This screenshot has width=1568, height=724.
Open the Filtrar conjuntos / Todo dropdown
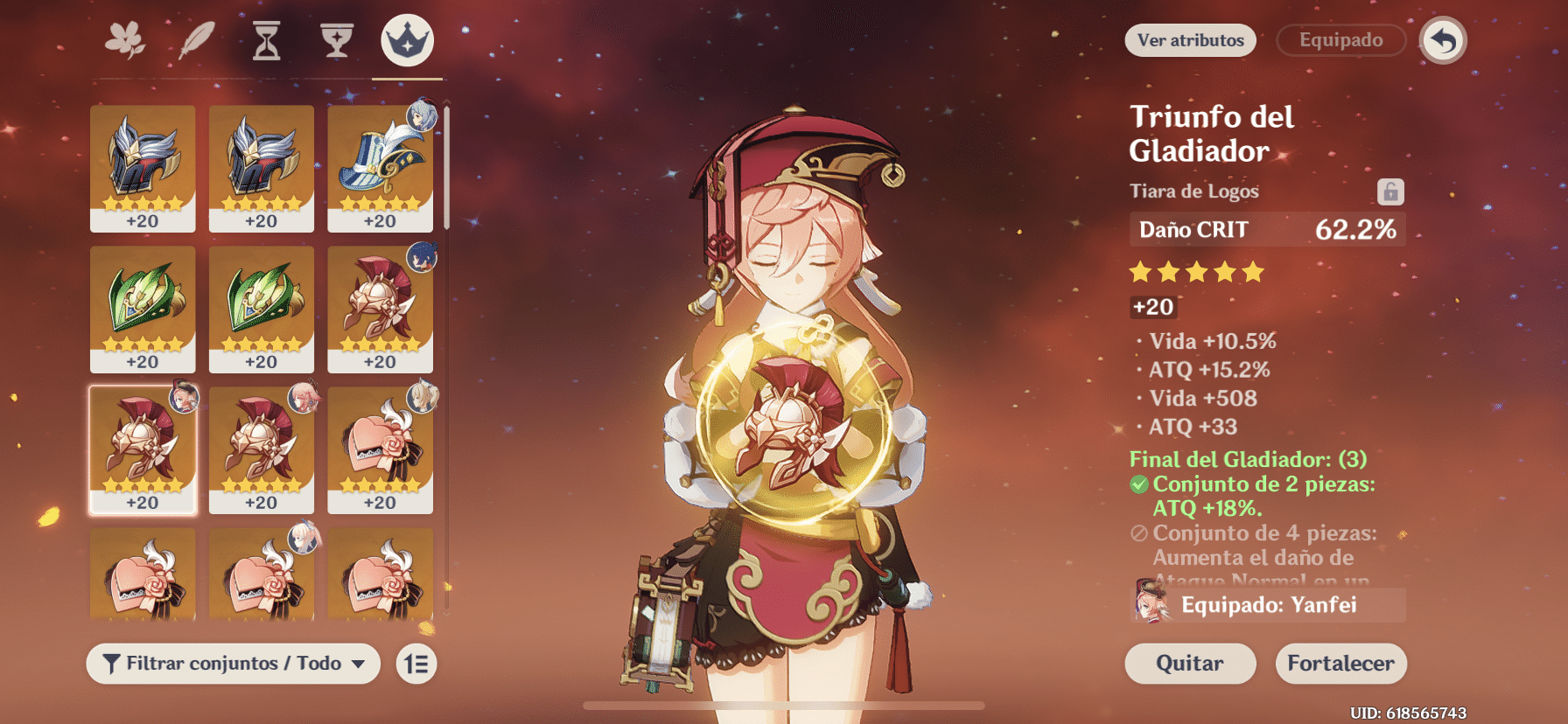pos(232,664)
